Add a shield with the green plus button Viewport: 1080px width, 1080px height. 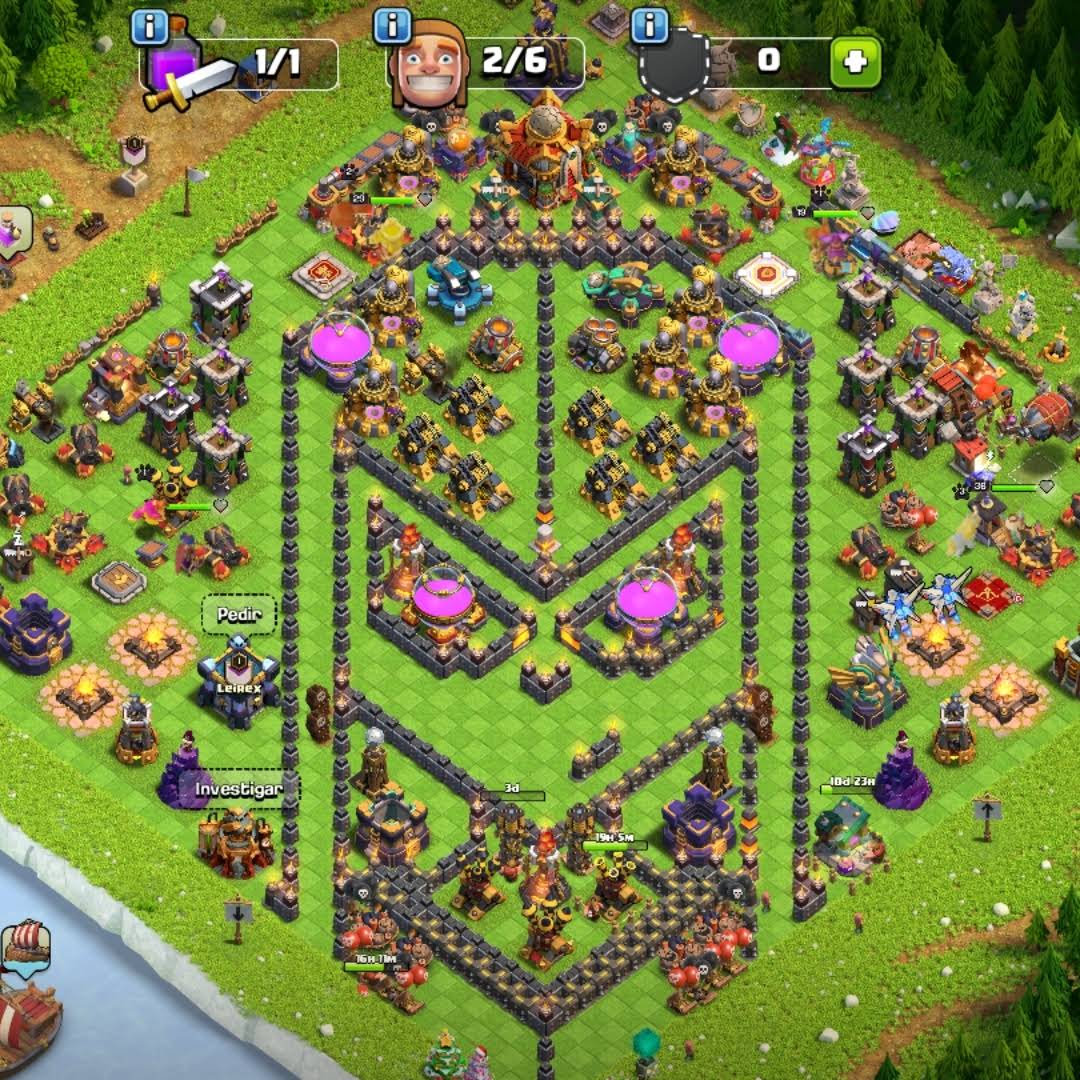856,62
